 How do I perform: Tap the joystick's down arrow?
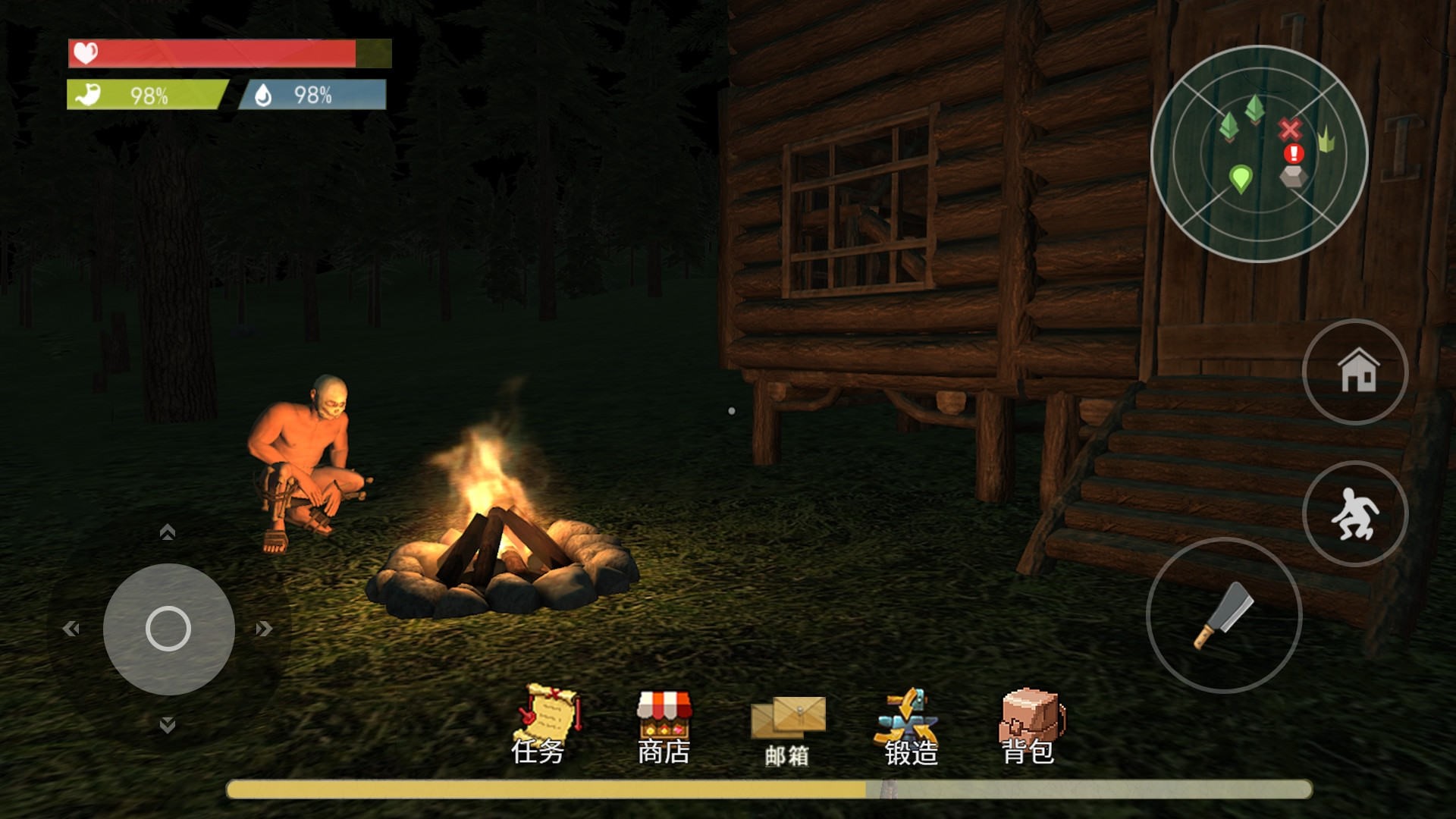[x=168, y=725]
